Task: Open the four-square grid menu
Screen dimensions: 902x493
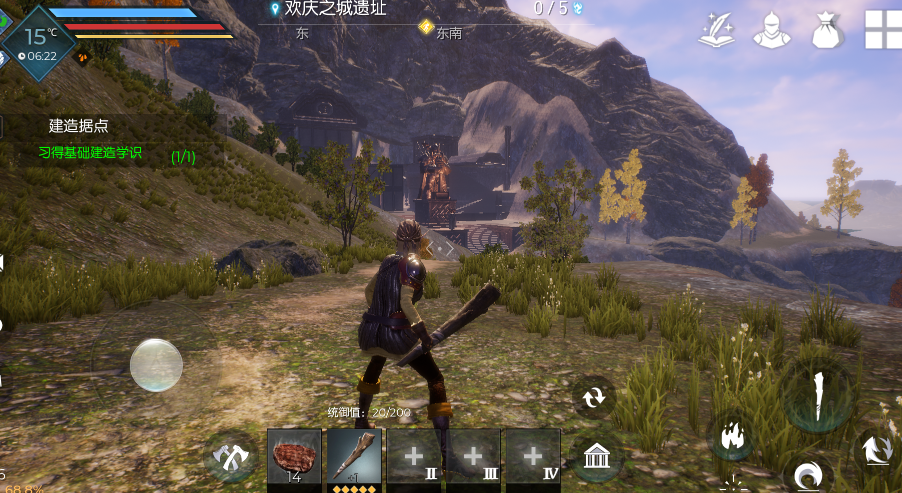Action: coord(883,29)
